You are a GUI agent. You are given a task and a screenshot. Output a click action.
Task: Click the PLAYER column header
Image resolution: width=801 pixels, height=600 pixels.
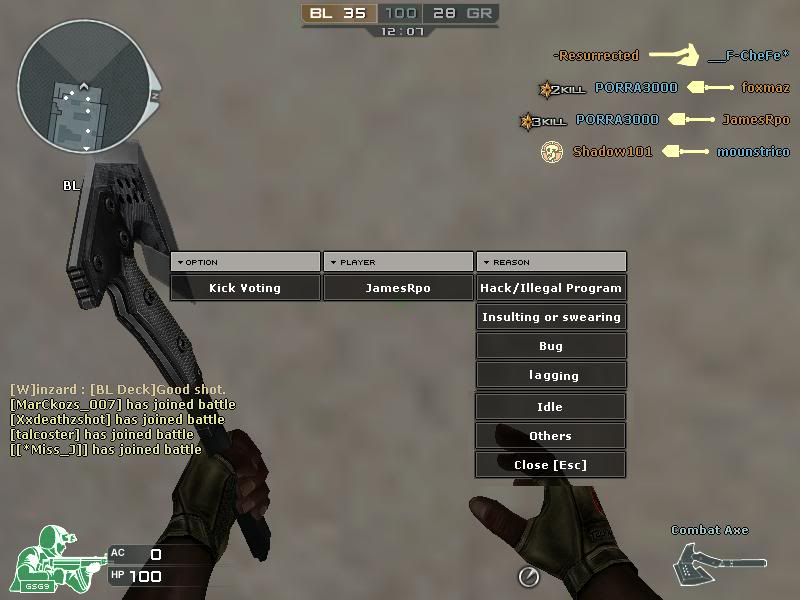tap(398, 262)
